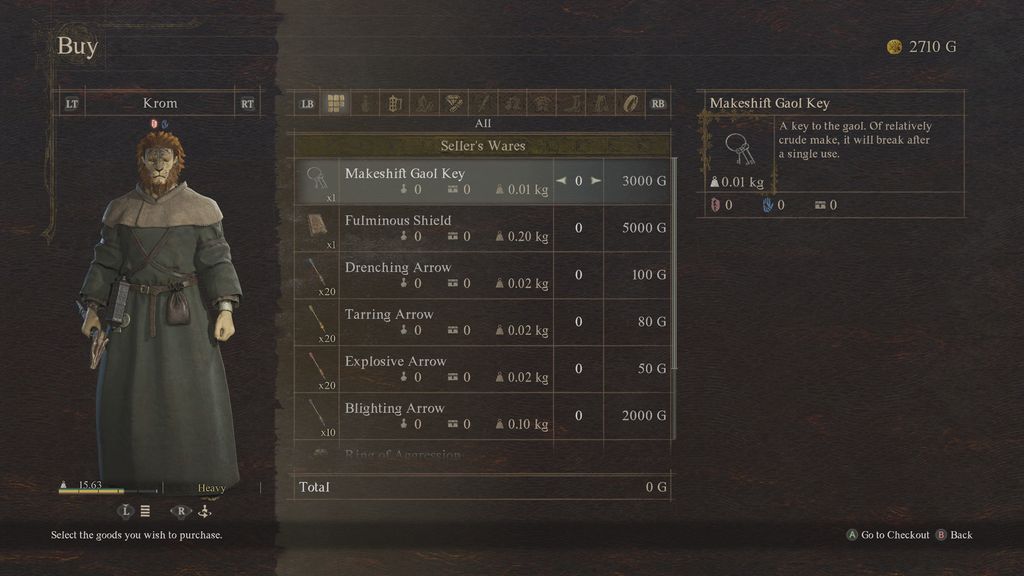Viewport: 1024px width, 576px height.
Task: Increase Makeshift Gaol Key quantity with right arrow
Action: pos(596,181)
